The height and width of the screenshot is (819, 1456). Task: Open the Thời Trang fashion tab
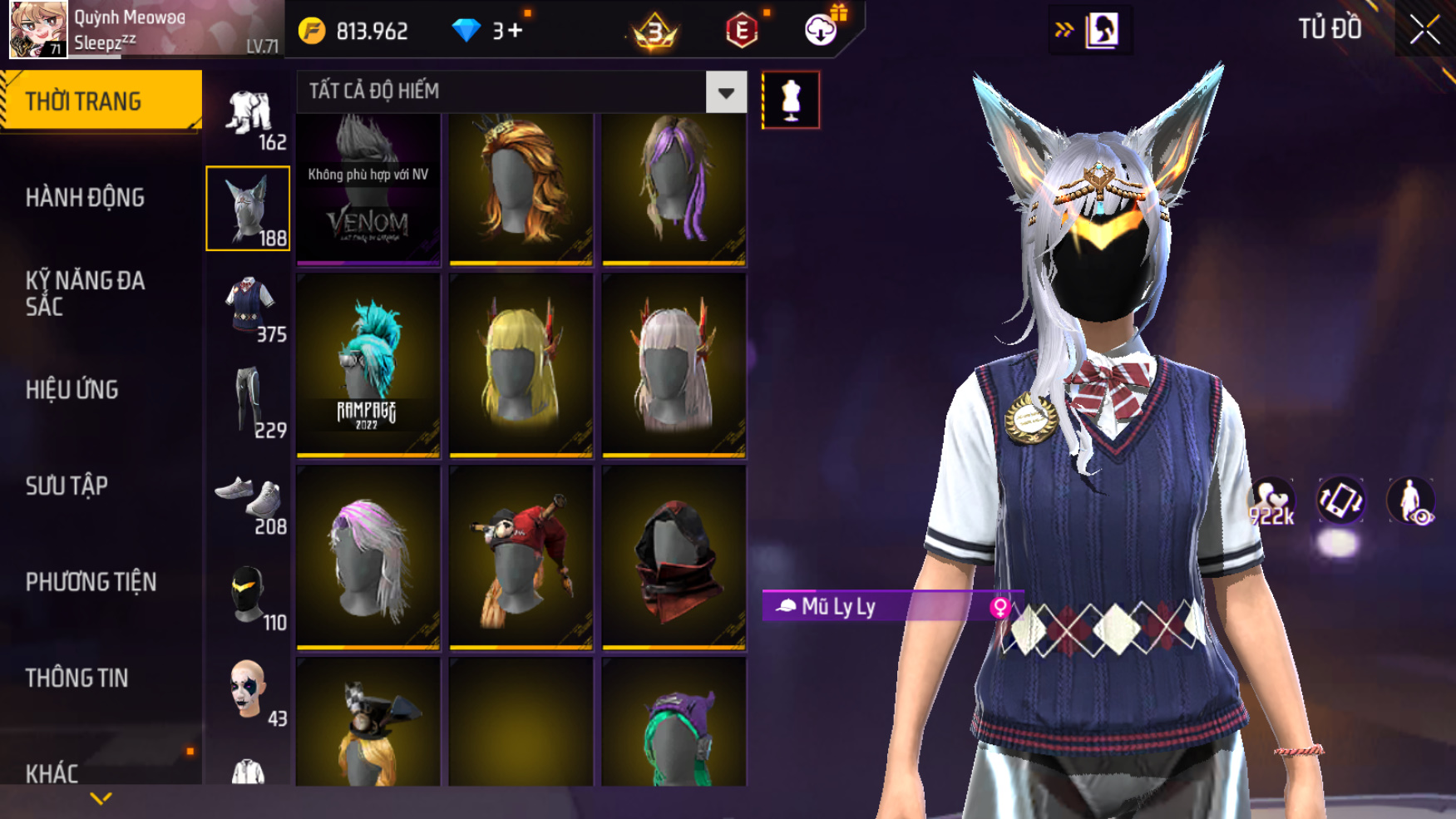100,101
